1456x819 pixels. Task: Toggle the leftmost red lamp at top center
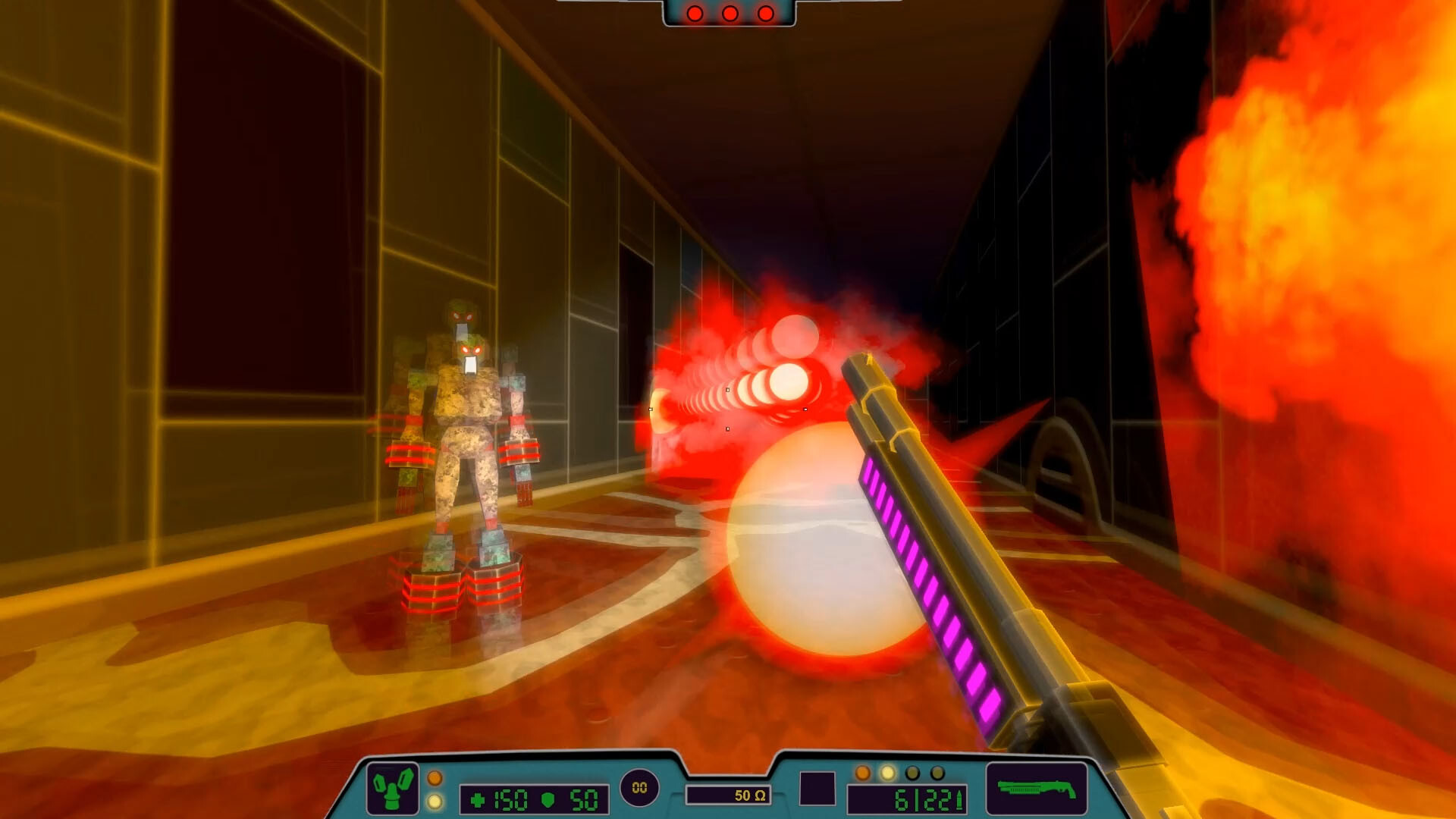point(695,13)
